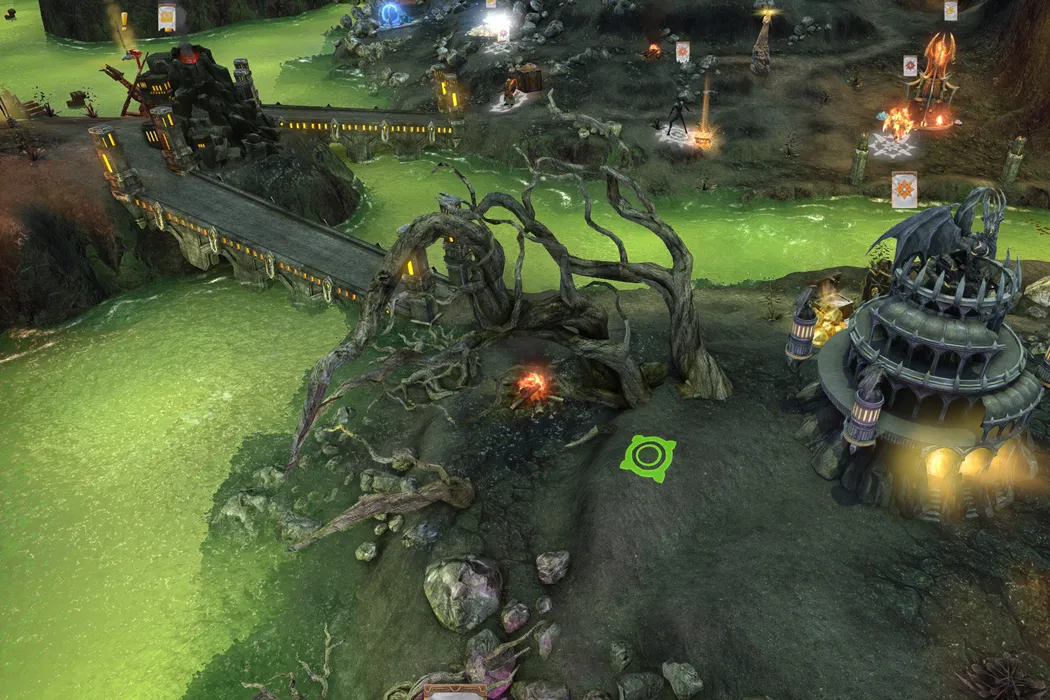Image resolution: width=1050 pixels, height=700 pixels.
Task: Click the green movement destination marker
Action: (648, 458)
